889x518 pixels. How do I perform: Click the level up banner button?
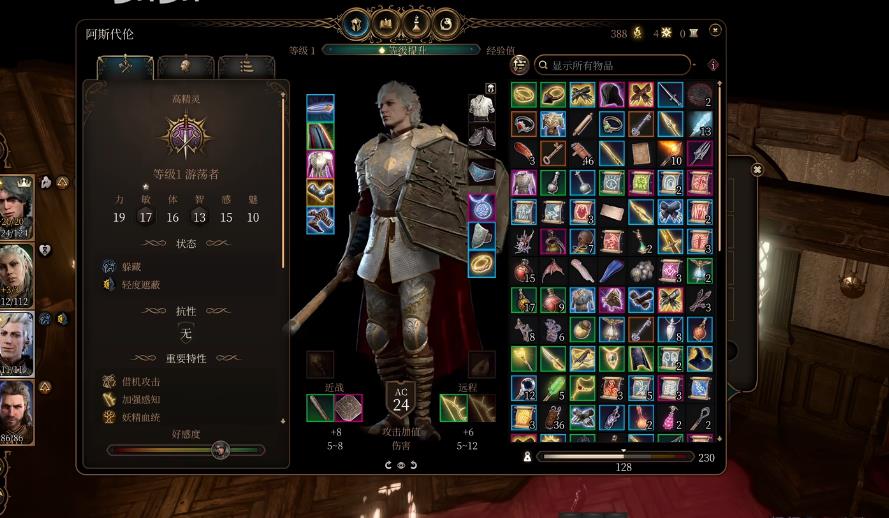tap(400, 50)
